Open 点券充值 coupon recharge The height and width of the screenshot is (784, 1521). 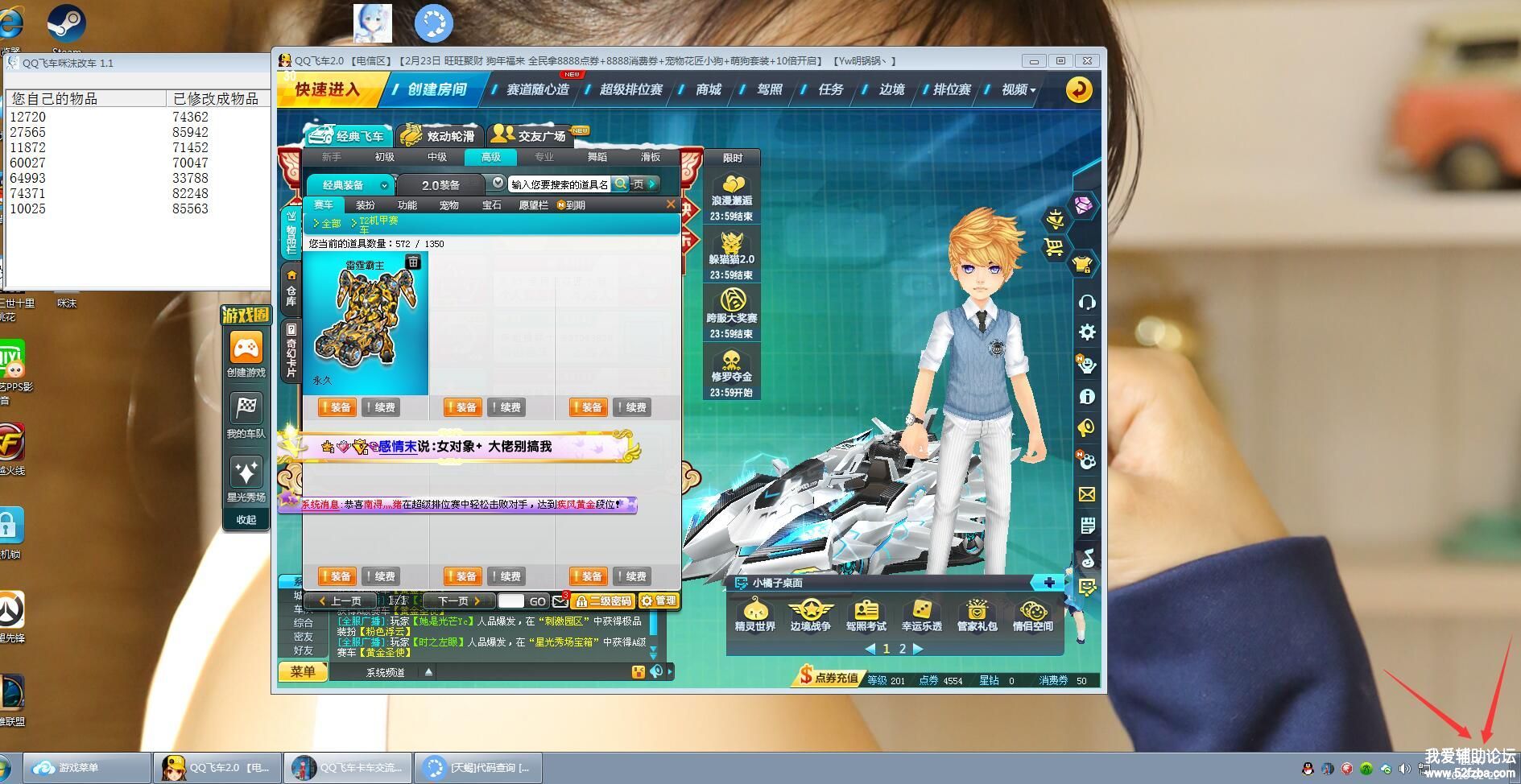tap(829, 678)
